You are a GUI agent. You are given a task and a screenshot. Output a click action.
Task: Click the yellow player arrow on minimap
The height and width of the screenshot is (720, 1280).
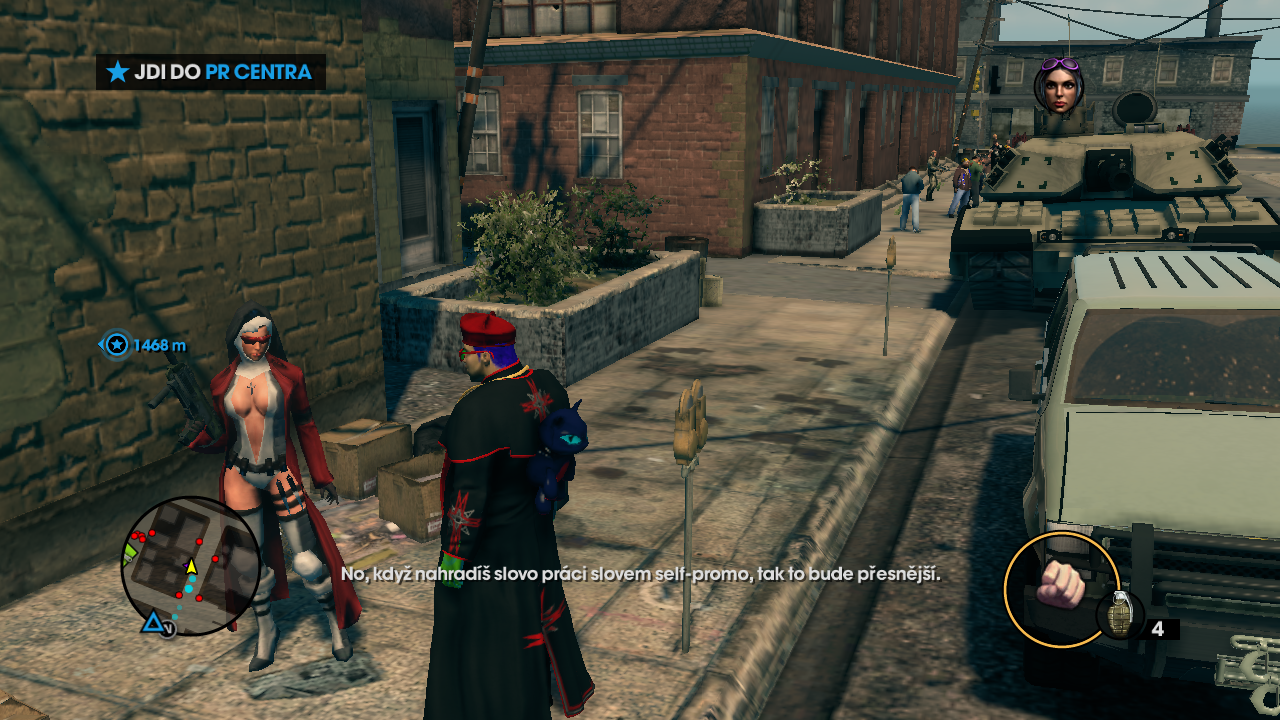191,566
